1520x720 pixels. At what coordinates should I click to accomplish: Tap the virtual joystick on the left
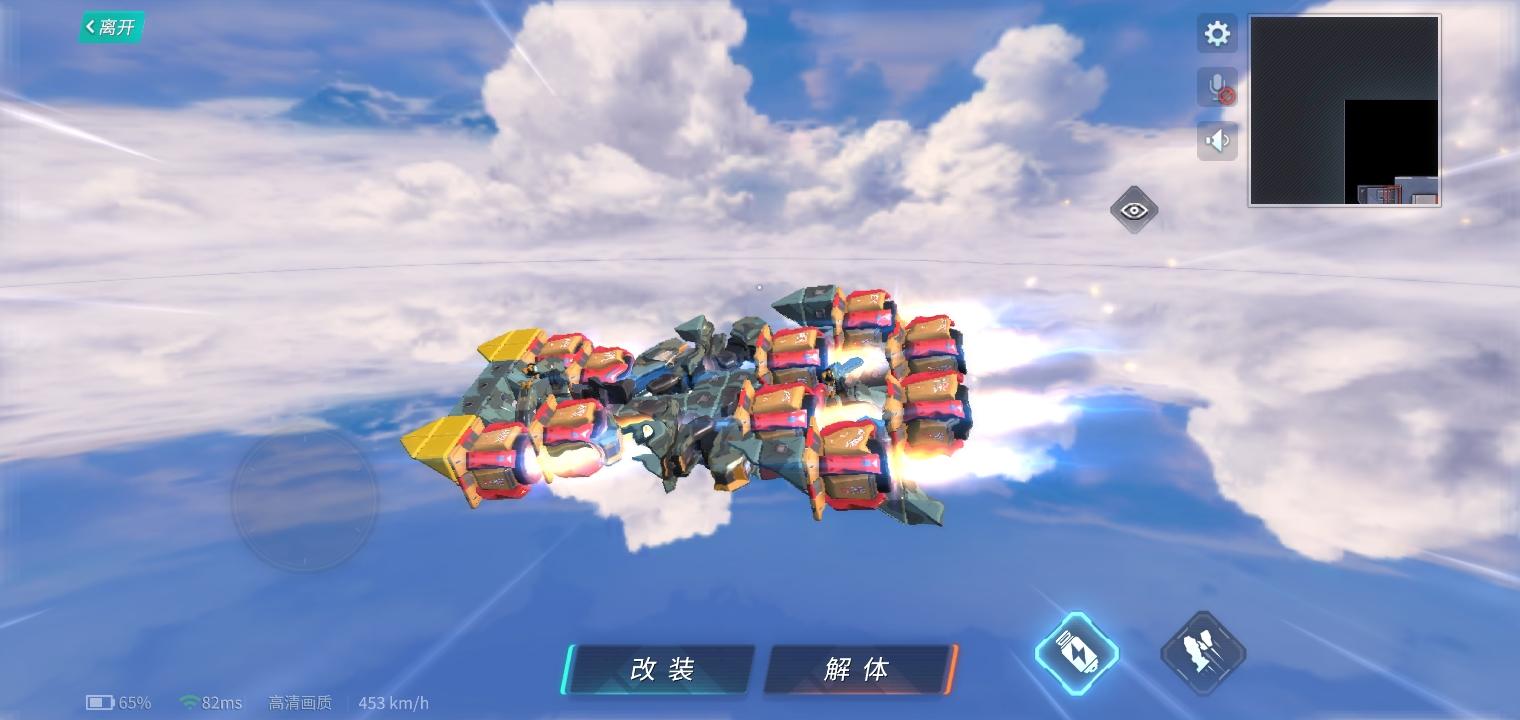pyautogui.click(x=305, y=500)
